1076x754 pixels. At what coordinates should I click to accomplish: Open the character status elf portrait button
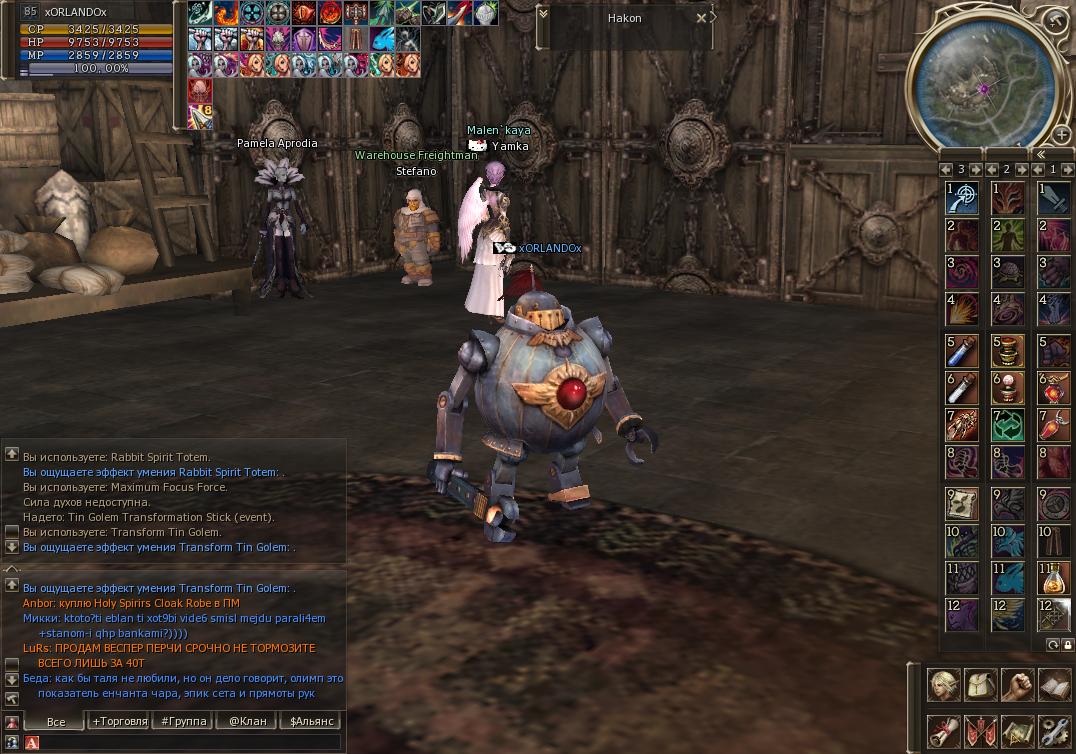(x=943, y=685)
